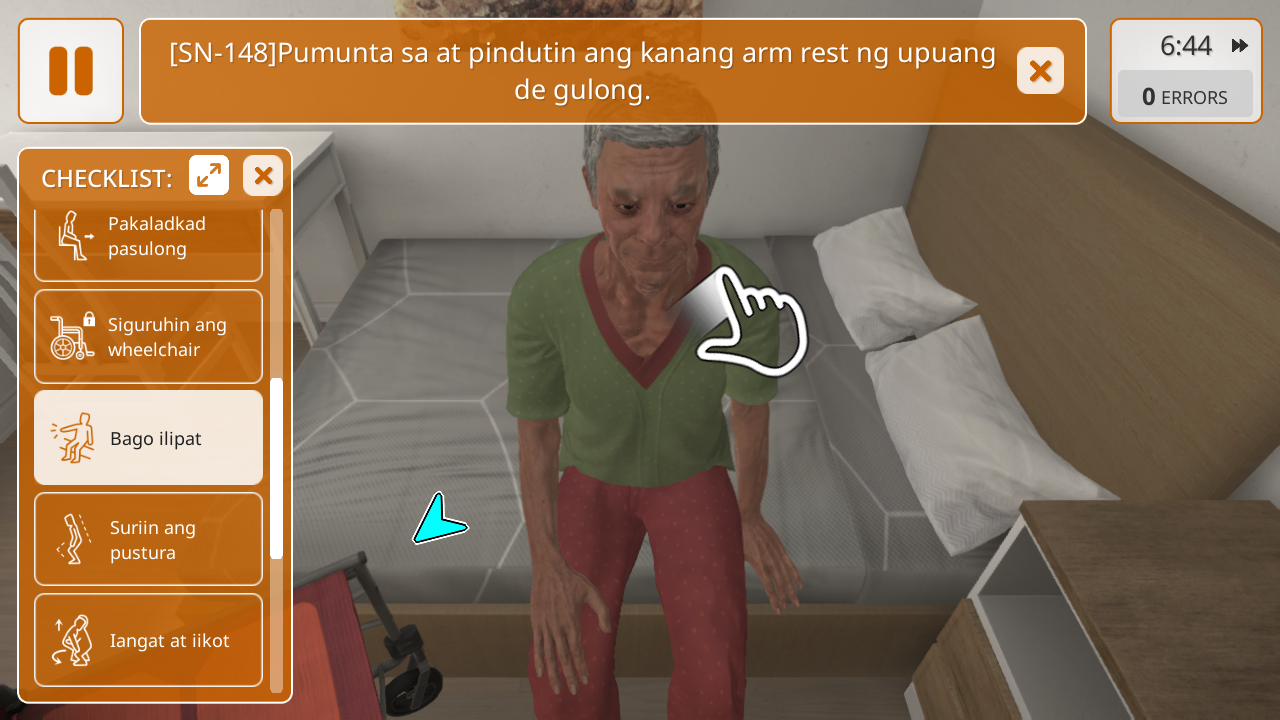Image resolution: width=1280 pixels, height=720 pixels.
Task: Select the Suriin ang pustura step
Action: [x=148, y=539]
